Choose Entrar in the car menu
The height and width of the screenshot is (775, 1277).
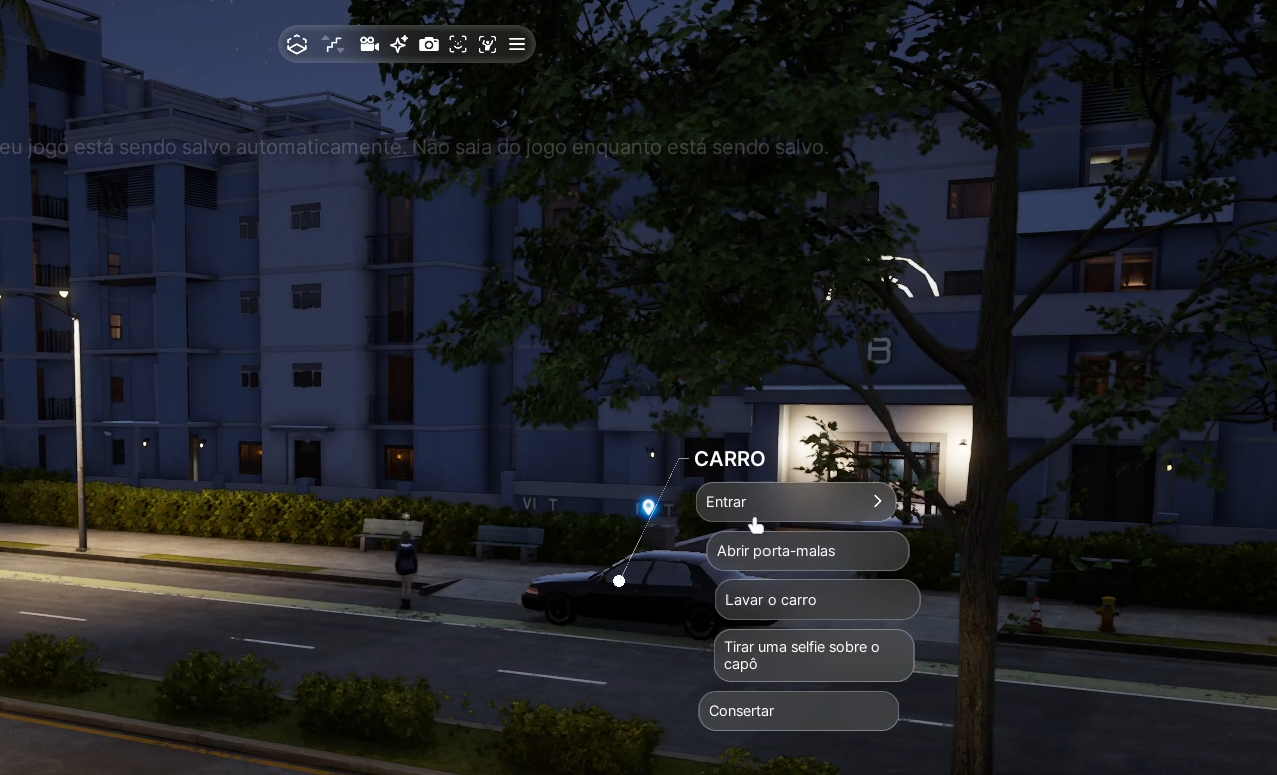[795, 502]
